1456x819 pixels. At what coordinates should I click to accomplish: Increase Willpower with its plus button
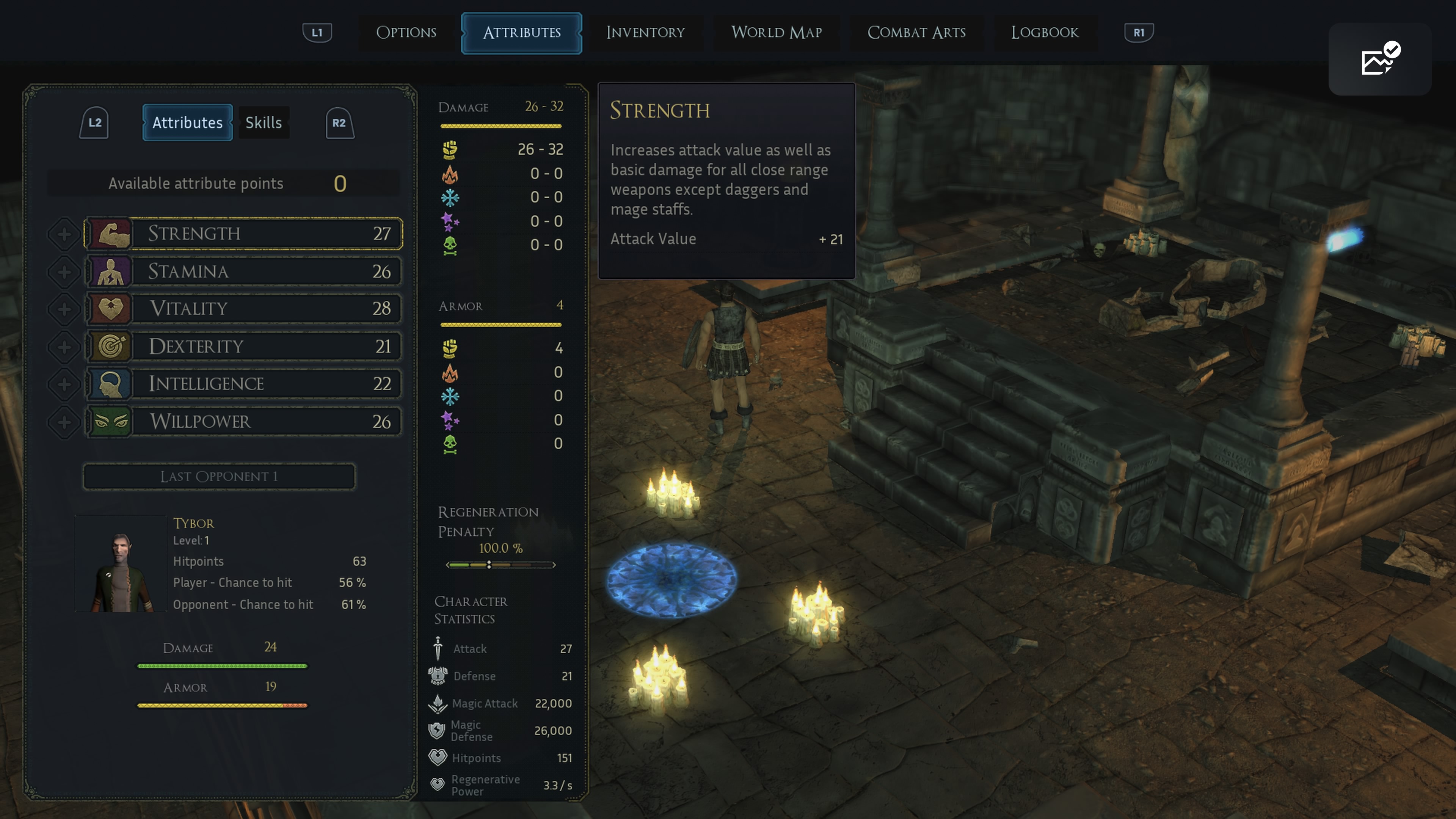point(64,422)
